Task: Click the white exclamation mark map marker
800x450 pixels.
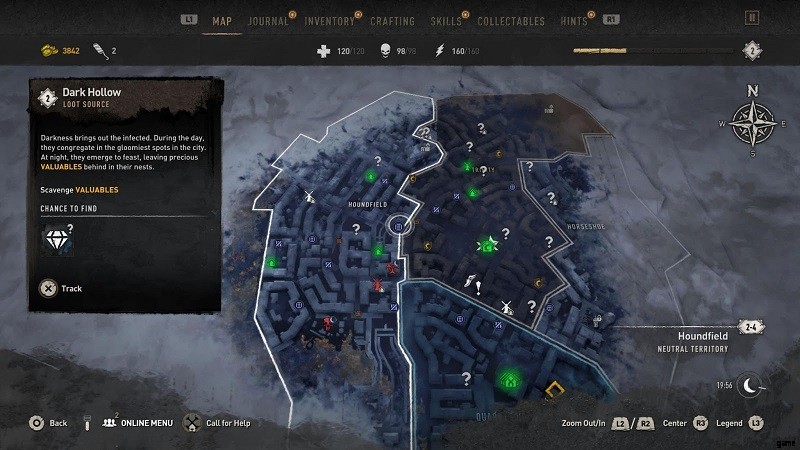Action: click(x=479, y=288)
